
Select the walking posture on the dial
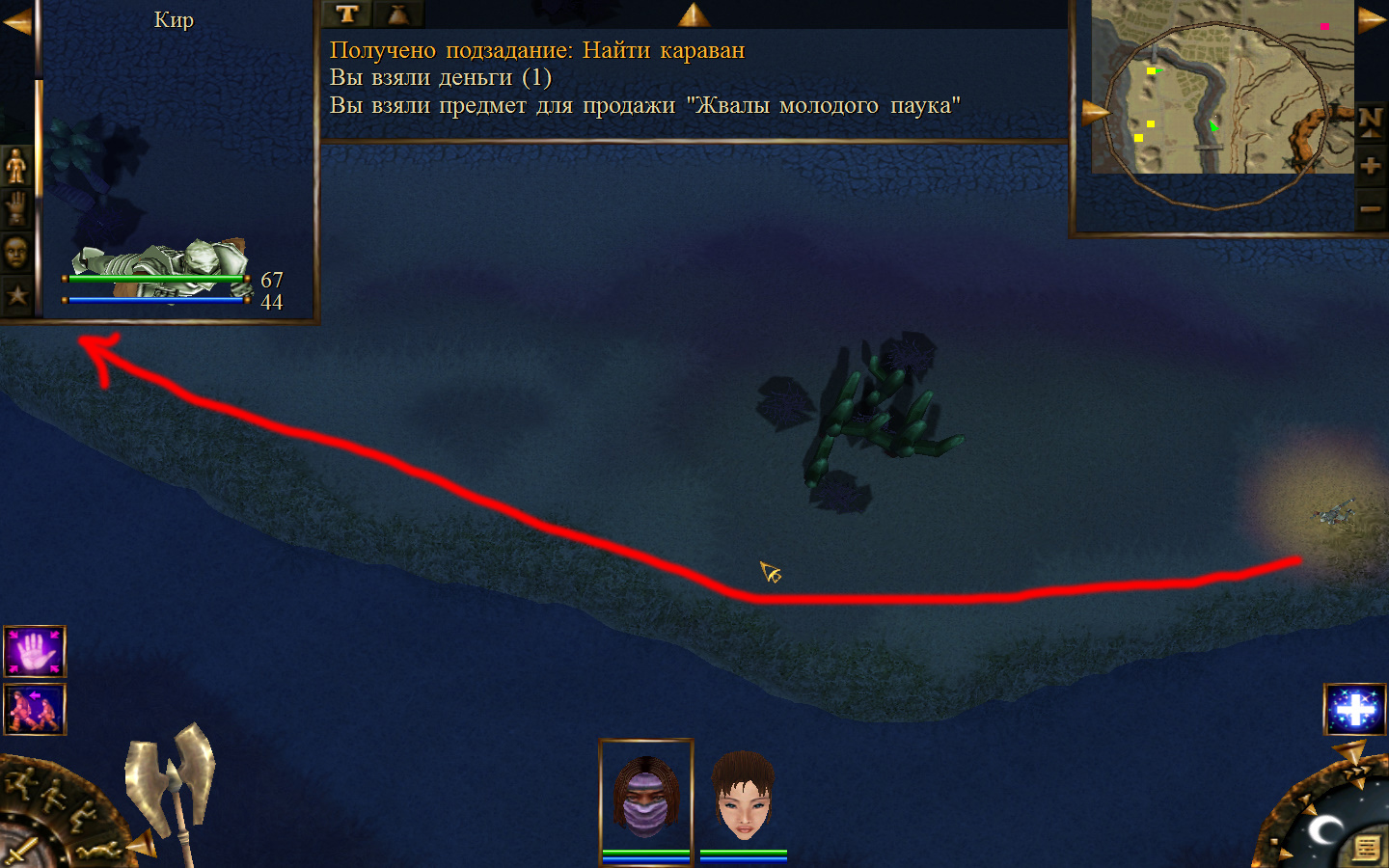tap(51, 797)
